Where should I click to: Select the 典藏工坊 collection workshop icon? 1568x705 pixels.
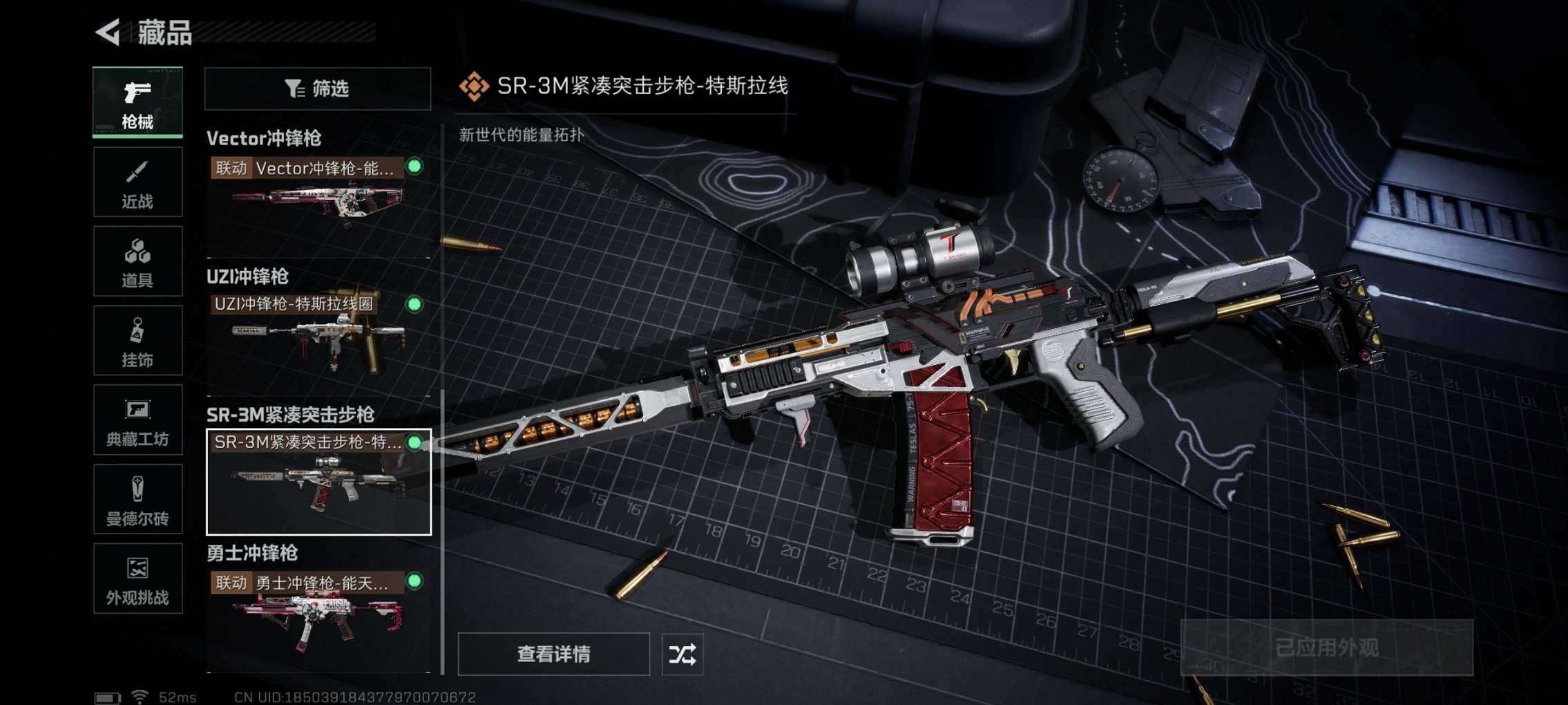coord(137,420)
